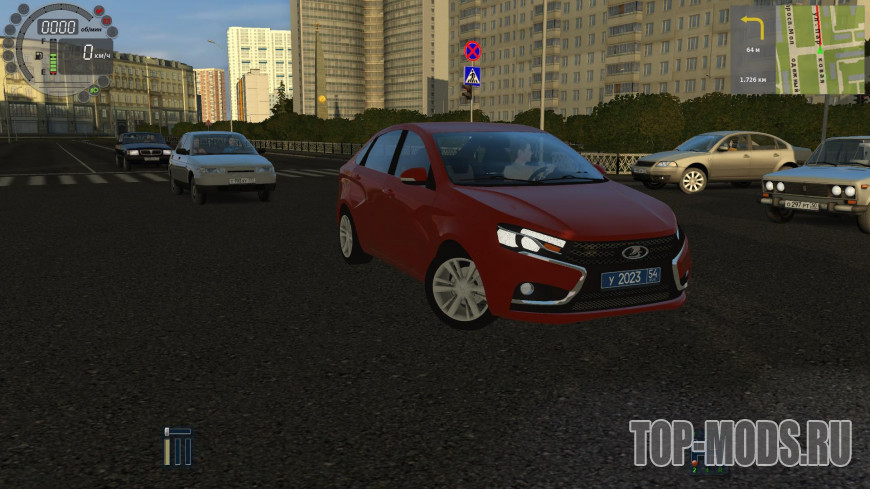
Task: Click the TOP-MODS.RU watermark link
Action: point(740,443)
